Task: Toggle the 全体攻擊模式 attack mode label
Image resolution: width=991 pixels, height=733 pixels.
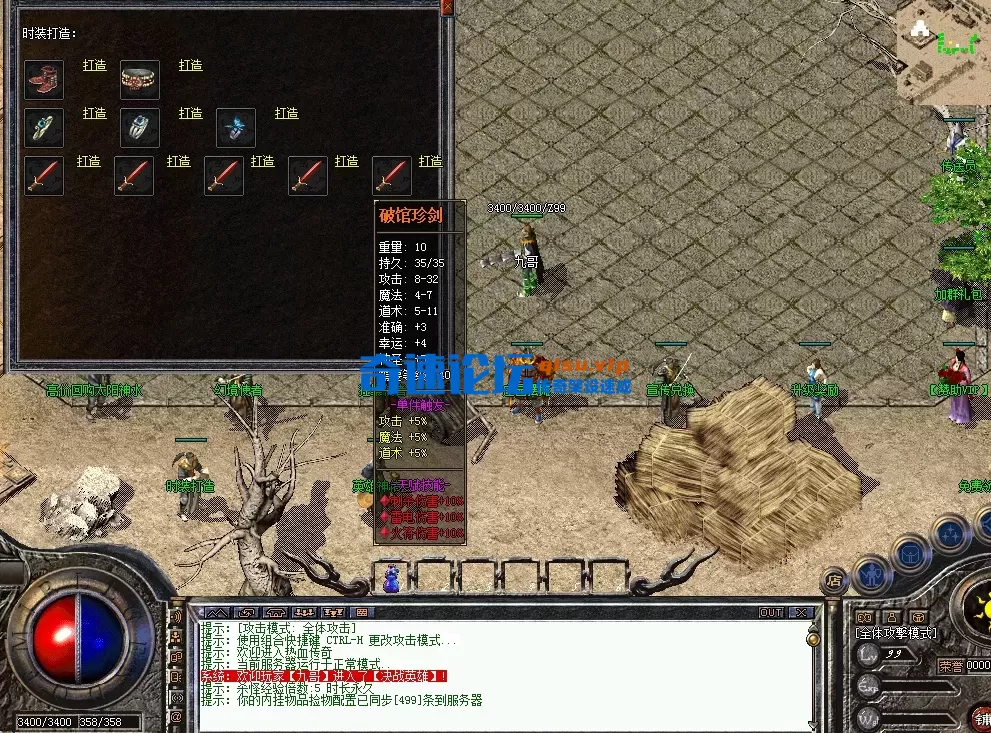Action: (x=896, y=633)
